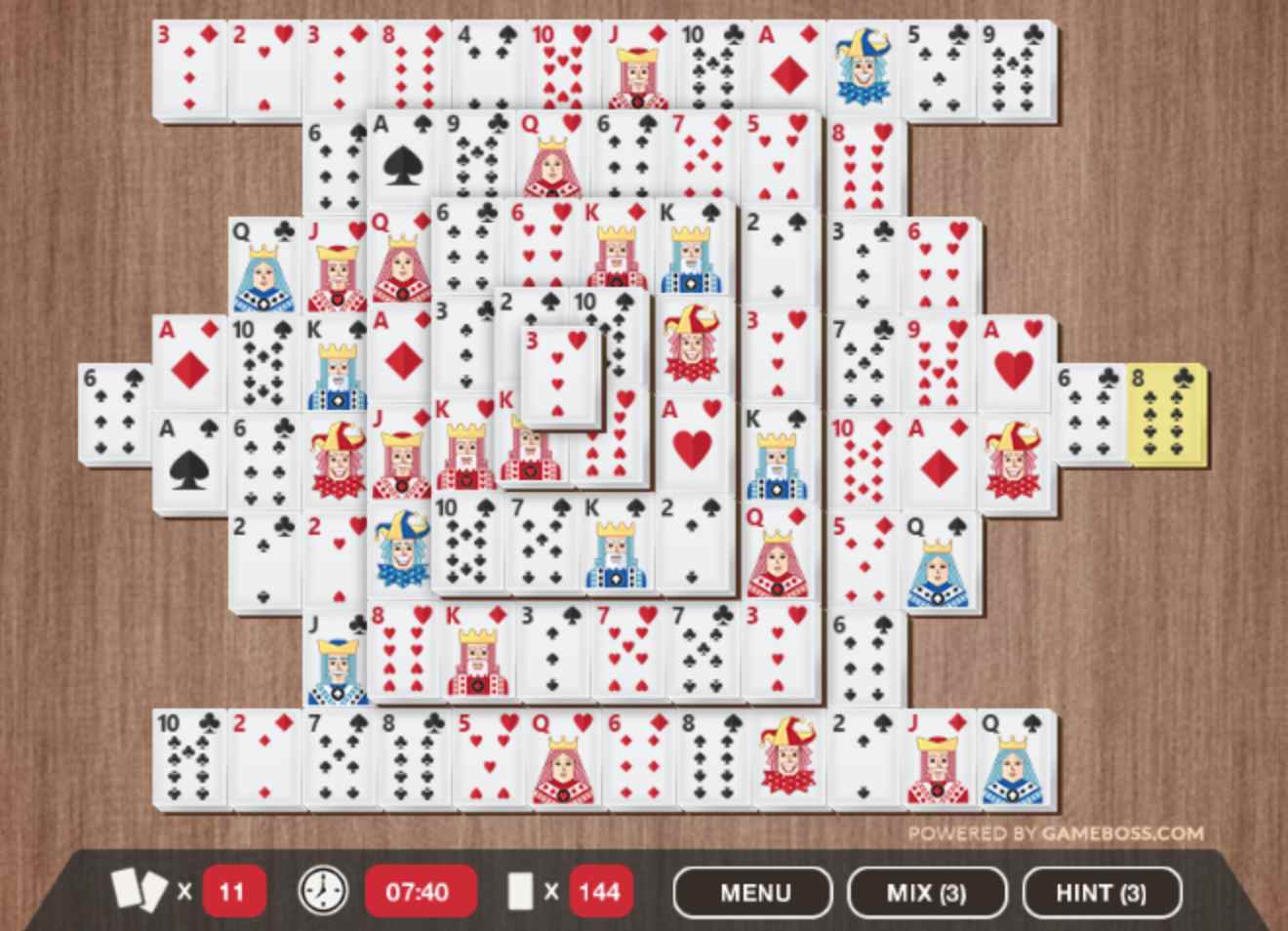The image size is (1288, 931).
Task: Choose the jack of hearts tile
Action: tap(336, 263)
